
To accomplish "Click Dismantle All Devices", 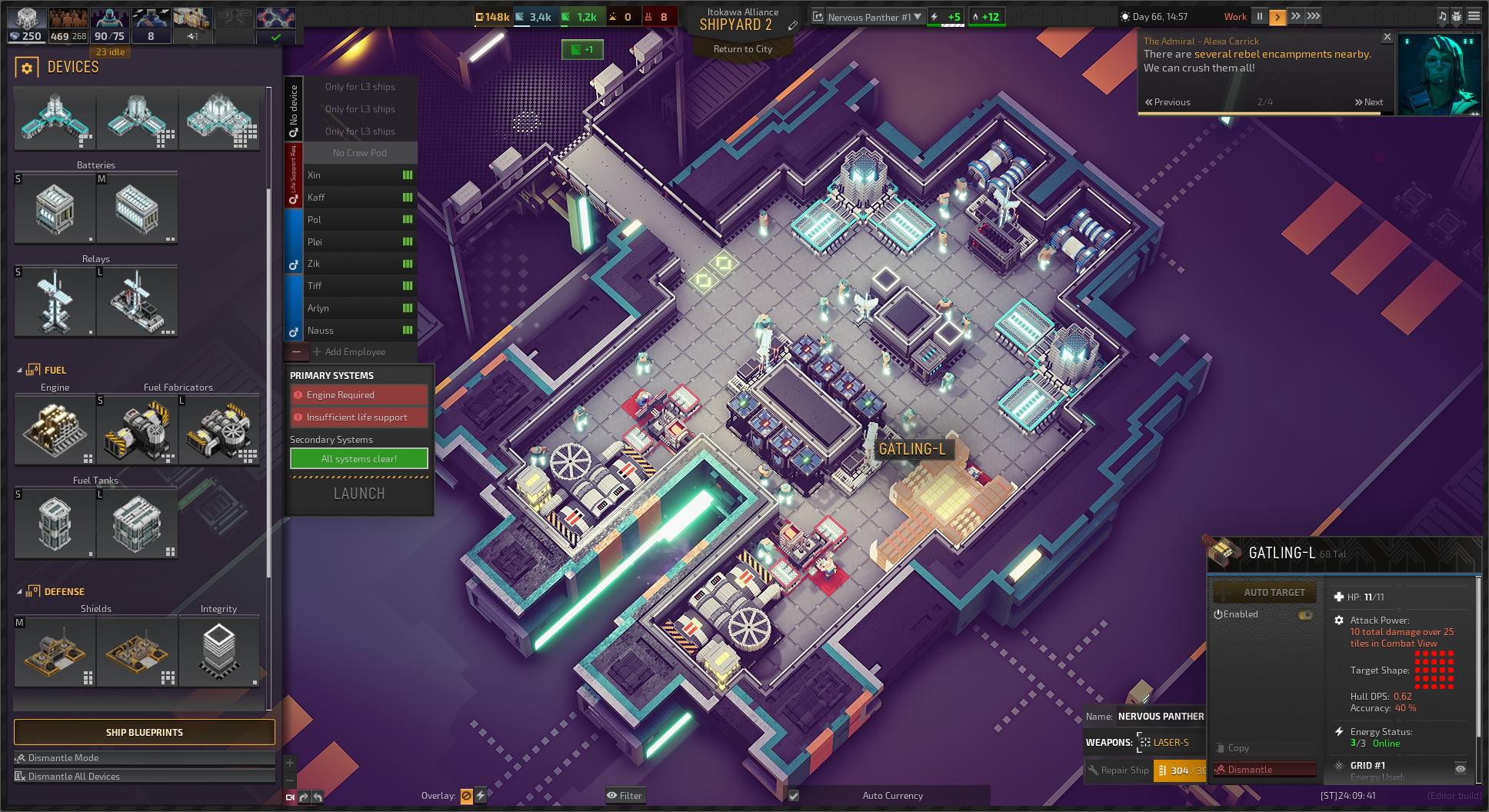I will point(144,777).
